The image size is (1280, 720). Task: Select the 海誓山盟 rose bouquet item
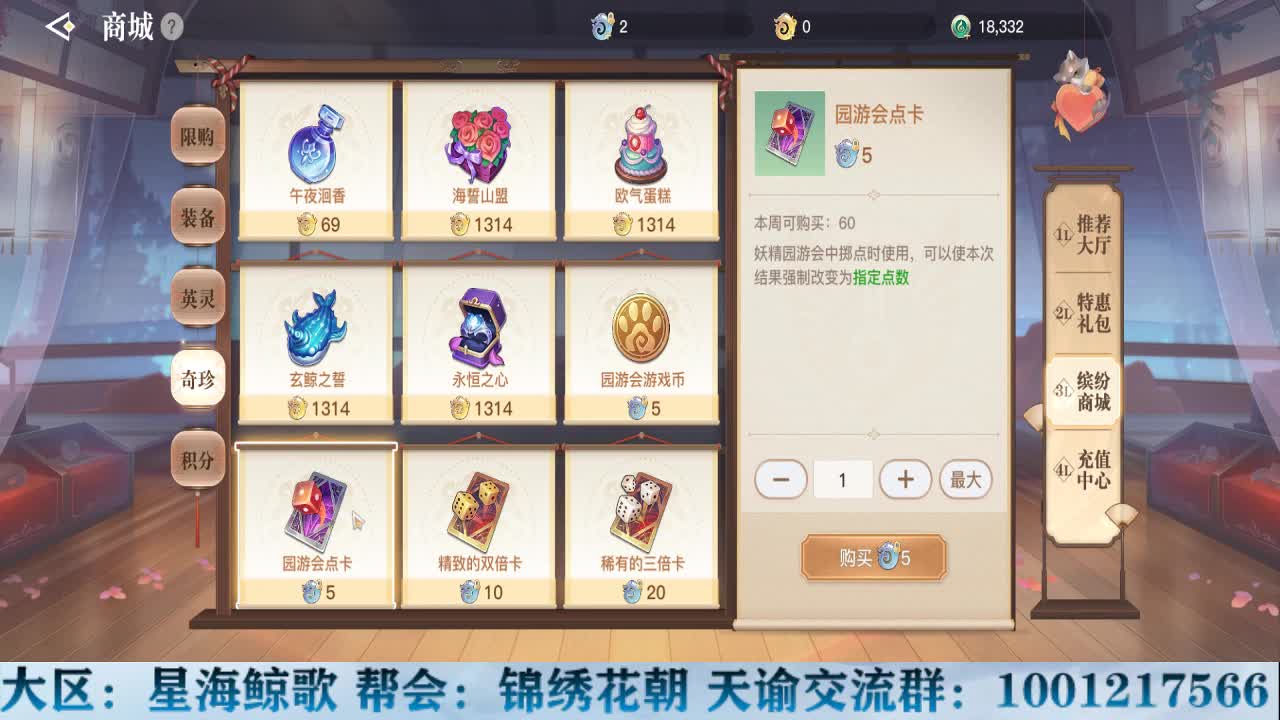(477, 150)
